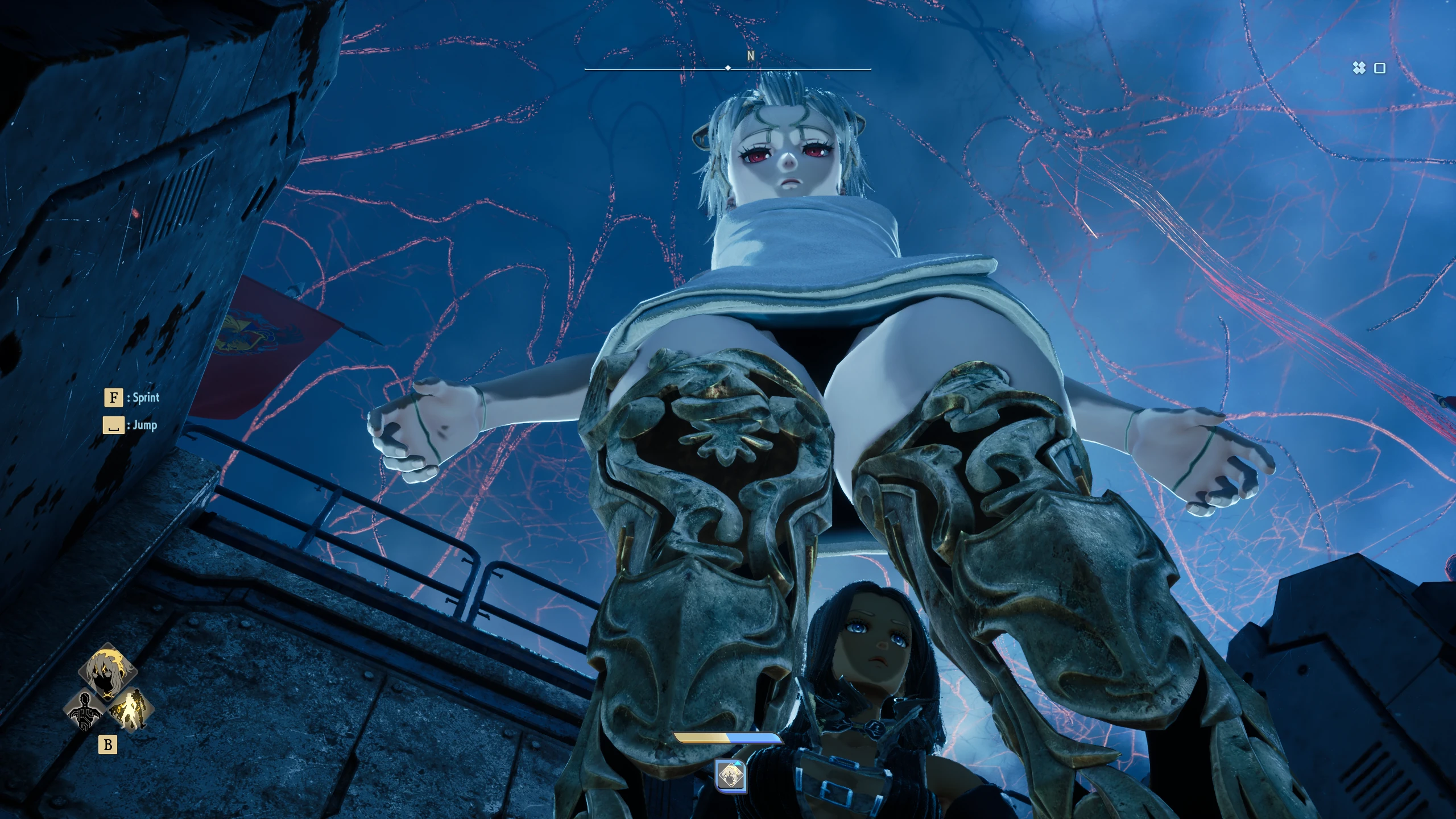This screenshot has width=1456, height=819.
Task: Click the B key badge under the skill diamonds
Action: coord(108,743)
